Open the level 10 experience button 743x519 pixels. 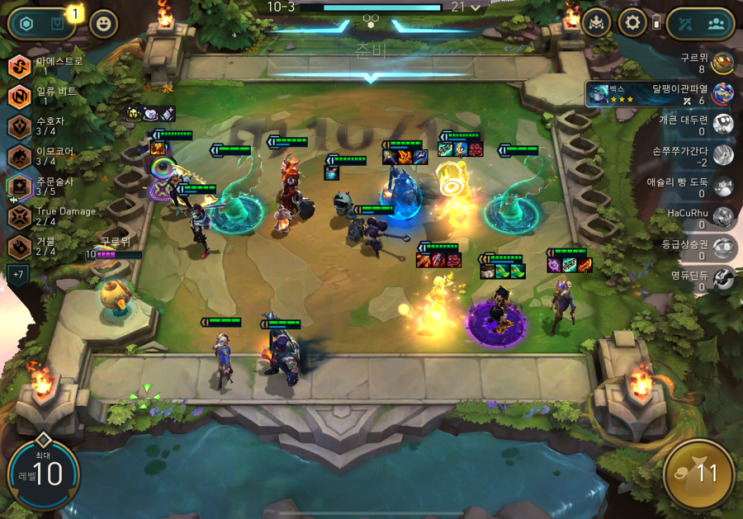click(x=43, y=473)
